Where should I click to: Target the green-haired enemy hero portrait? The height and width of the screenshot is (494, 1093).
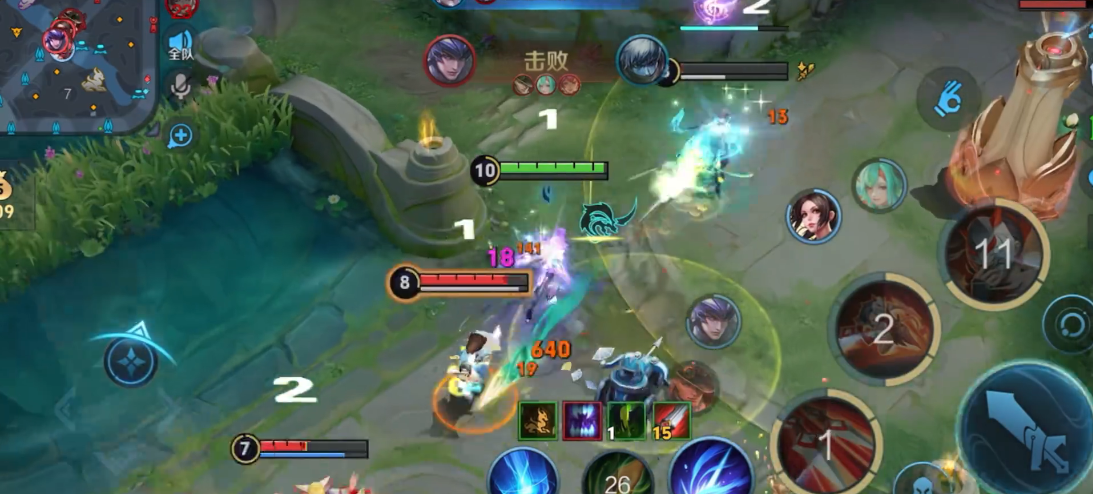pos(879,186)
